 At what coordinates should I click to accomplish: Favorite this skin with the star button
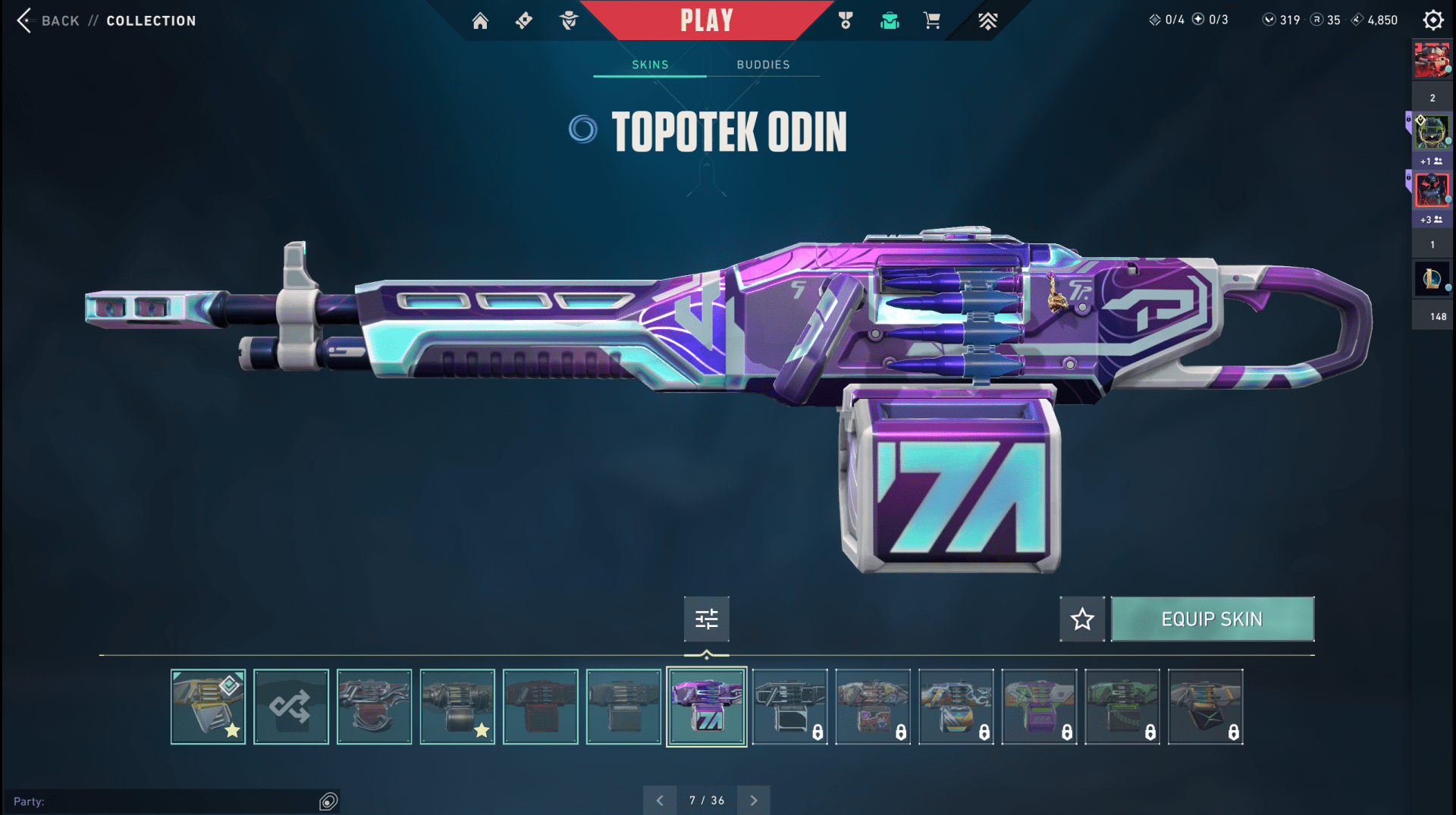coord(1082,619)
